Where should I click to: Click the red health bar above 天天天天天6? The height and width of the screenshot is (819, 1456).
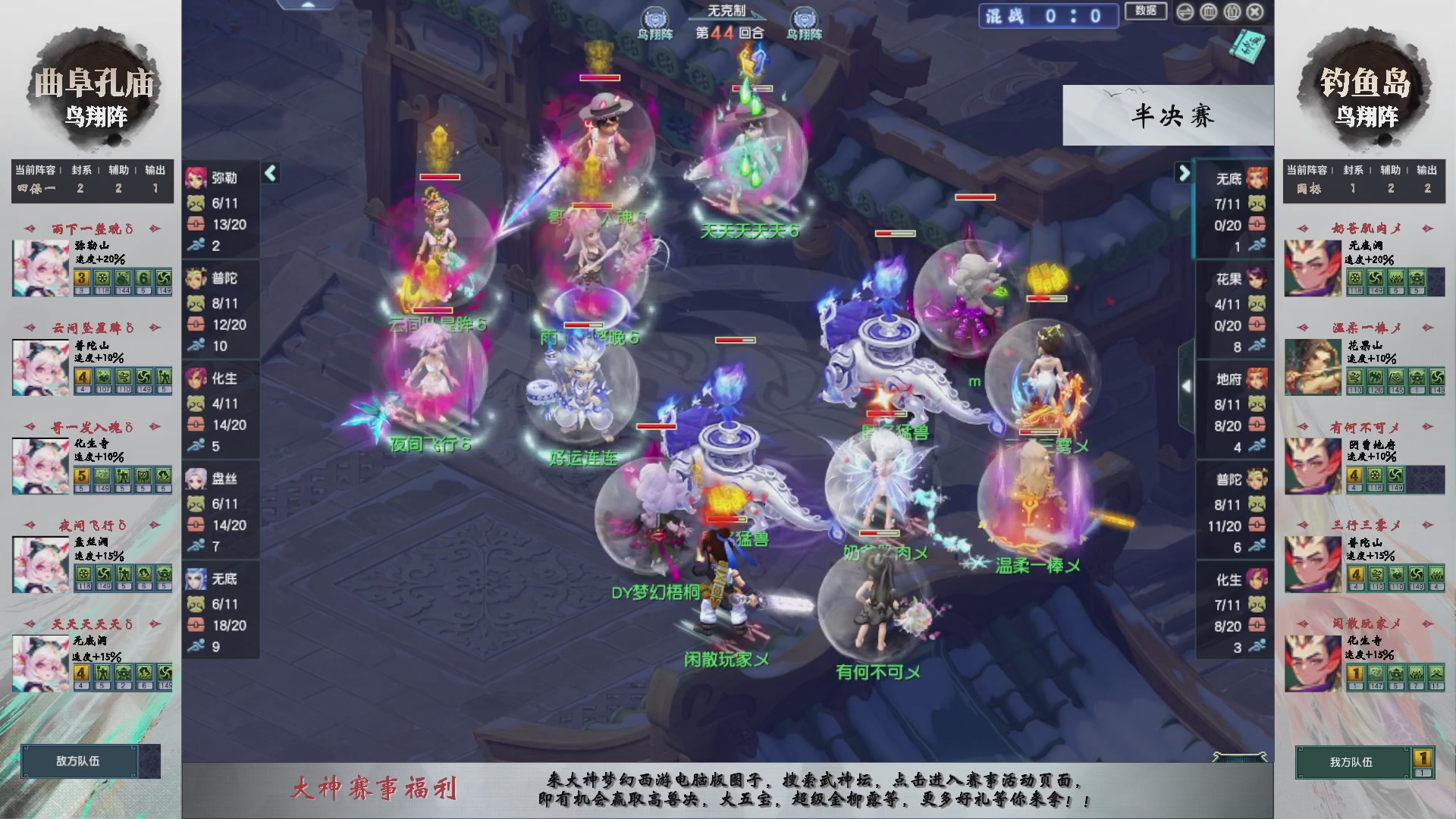point(753,89)
